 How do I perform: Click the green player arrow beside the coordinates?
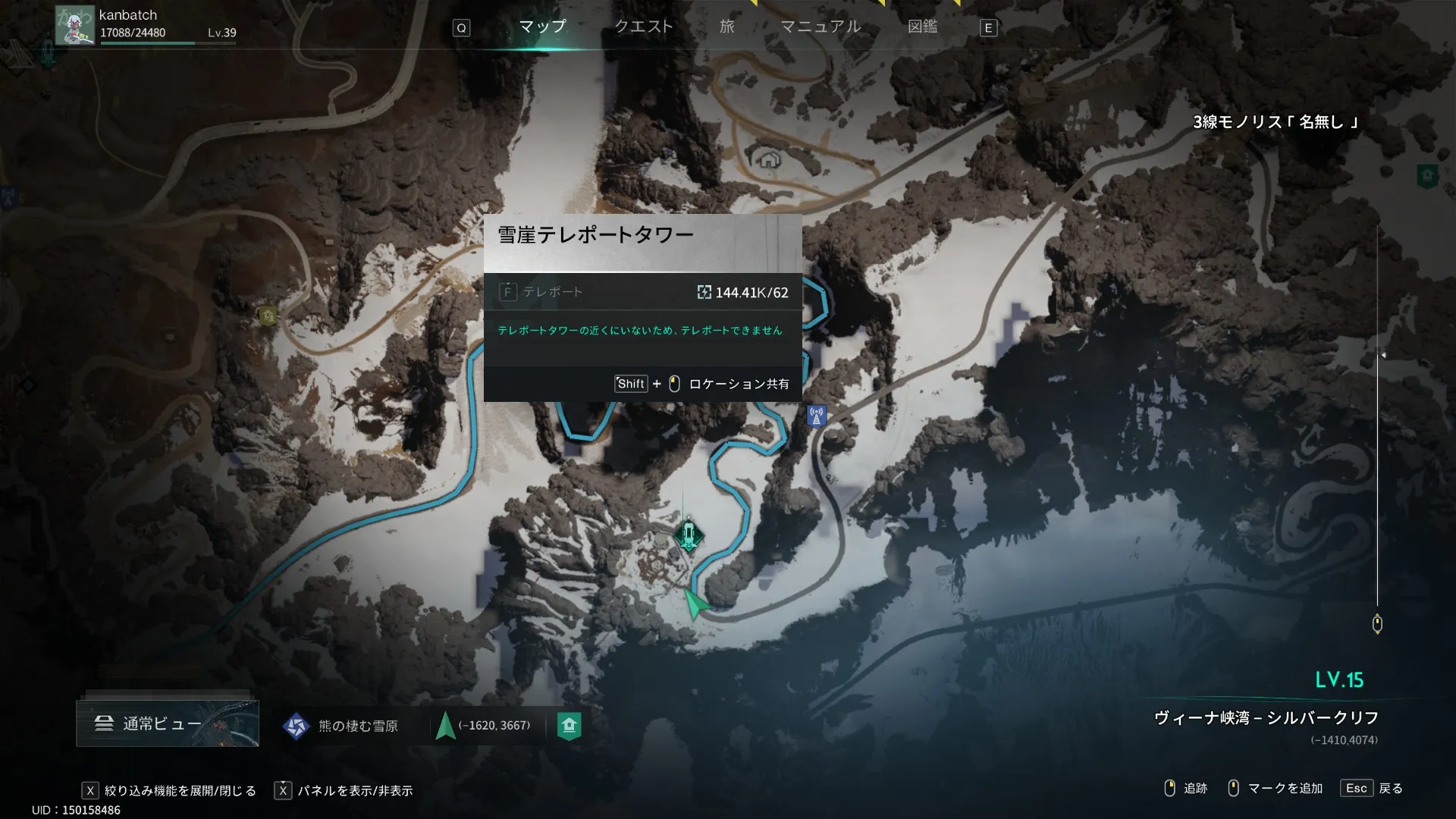(x=445, y=726)
